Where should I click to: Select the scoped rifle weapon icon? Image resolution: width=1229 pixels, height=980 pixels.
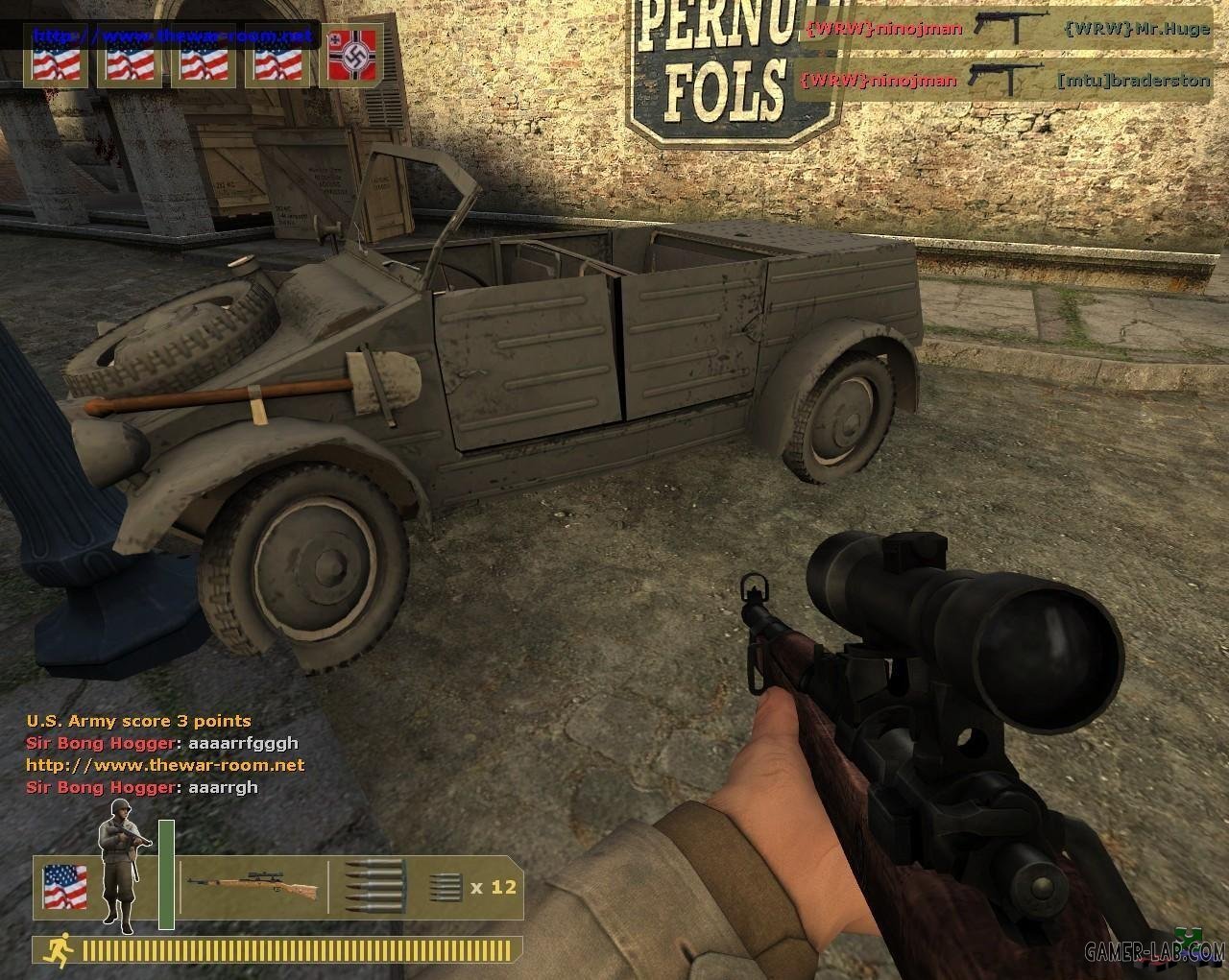[x=252, y=887]
